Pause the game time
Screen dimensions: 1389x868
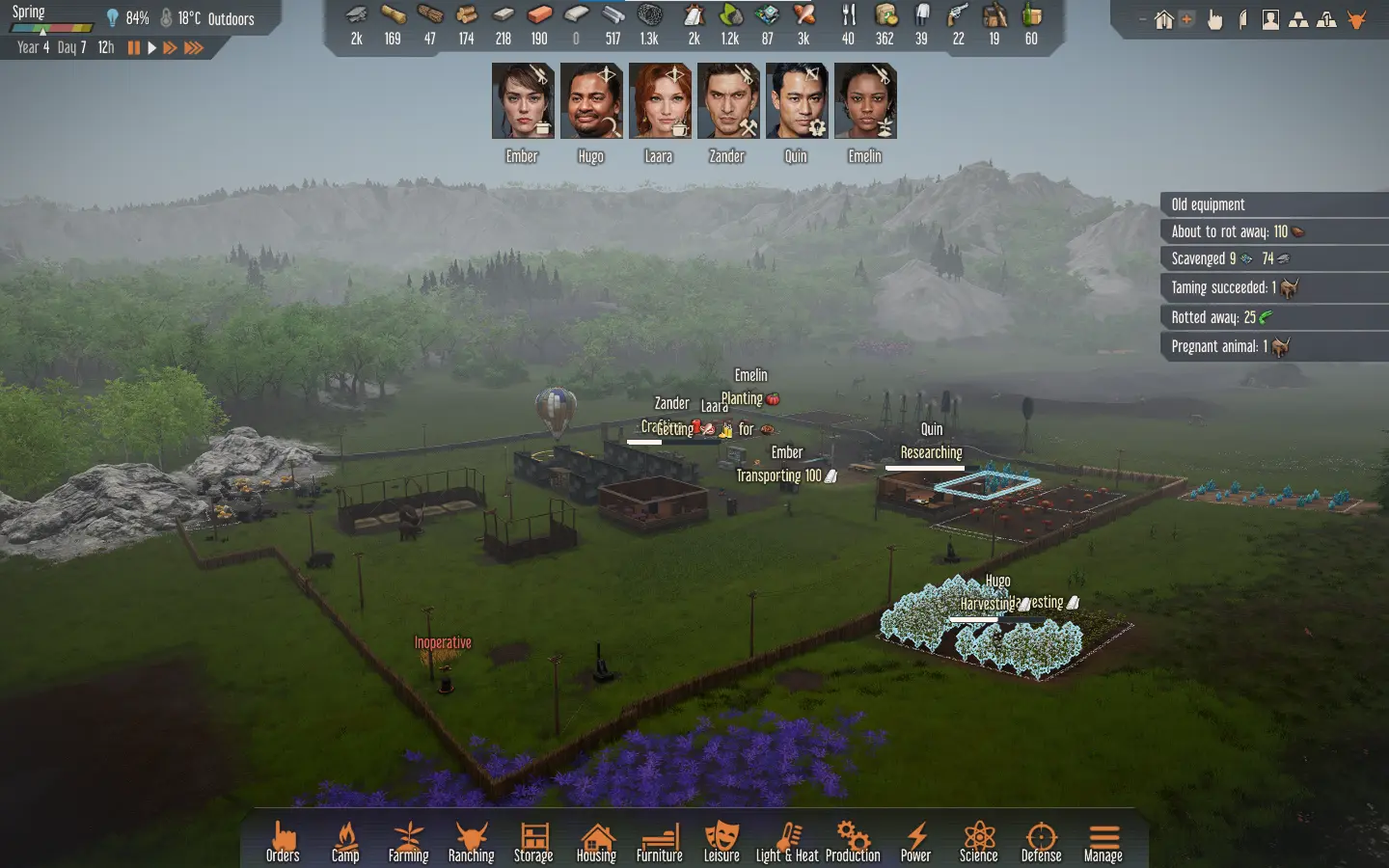tap(134, 47)
